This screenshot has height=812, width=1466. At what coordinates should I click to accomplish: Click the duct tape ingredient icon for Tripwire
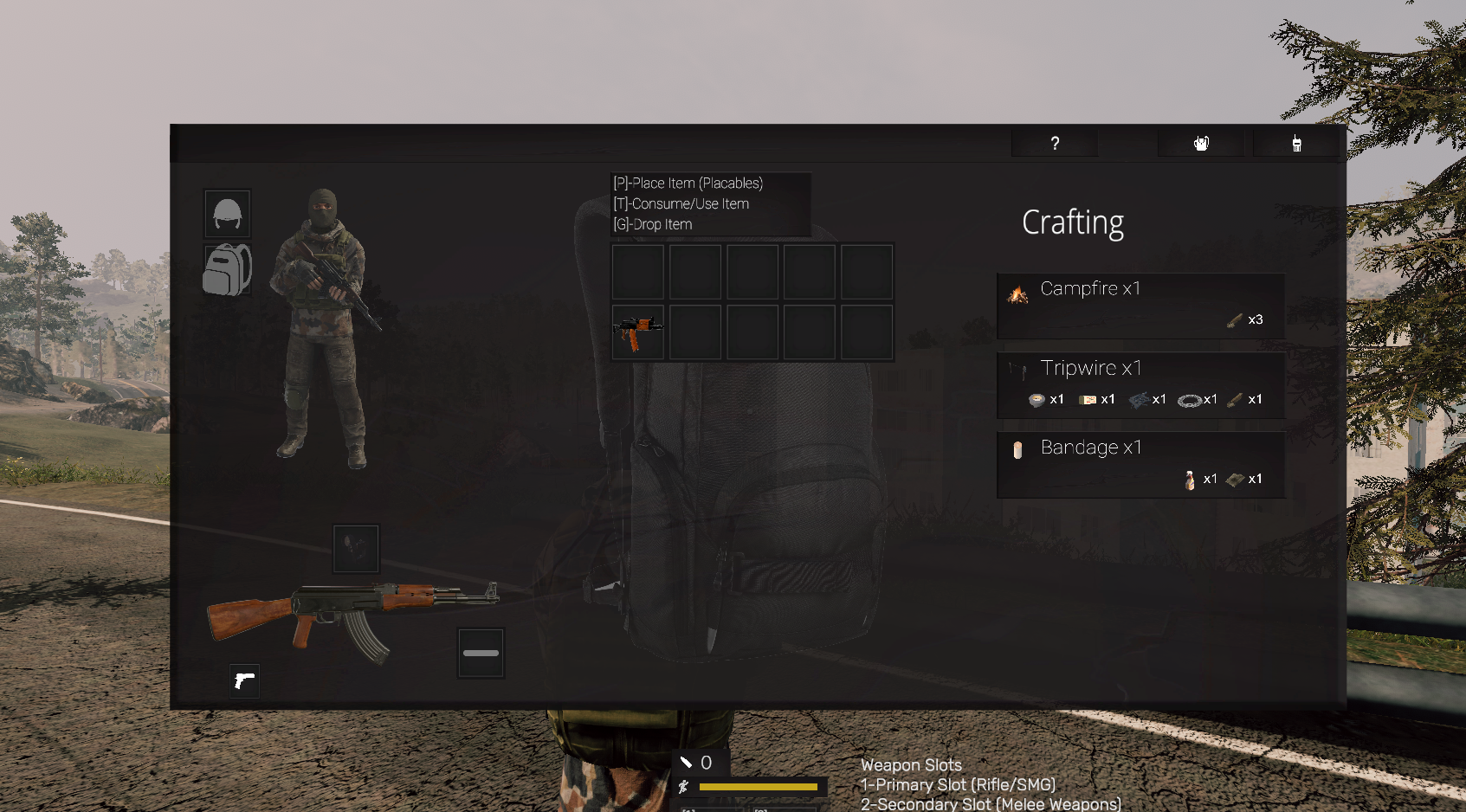1039,399
